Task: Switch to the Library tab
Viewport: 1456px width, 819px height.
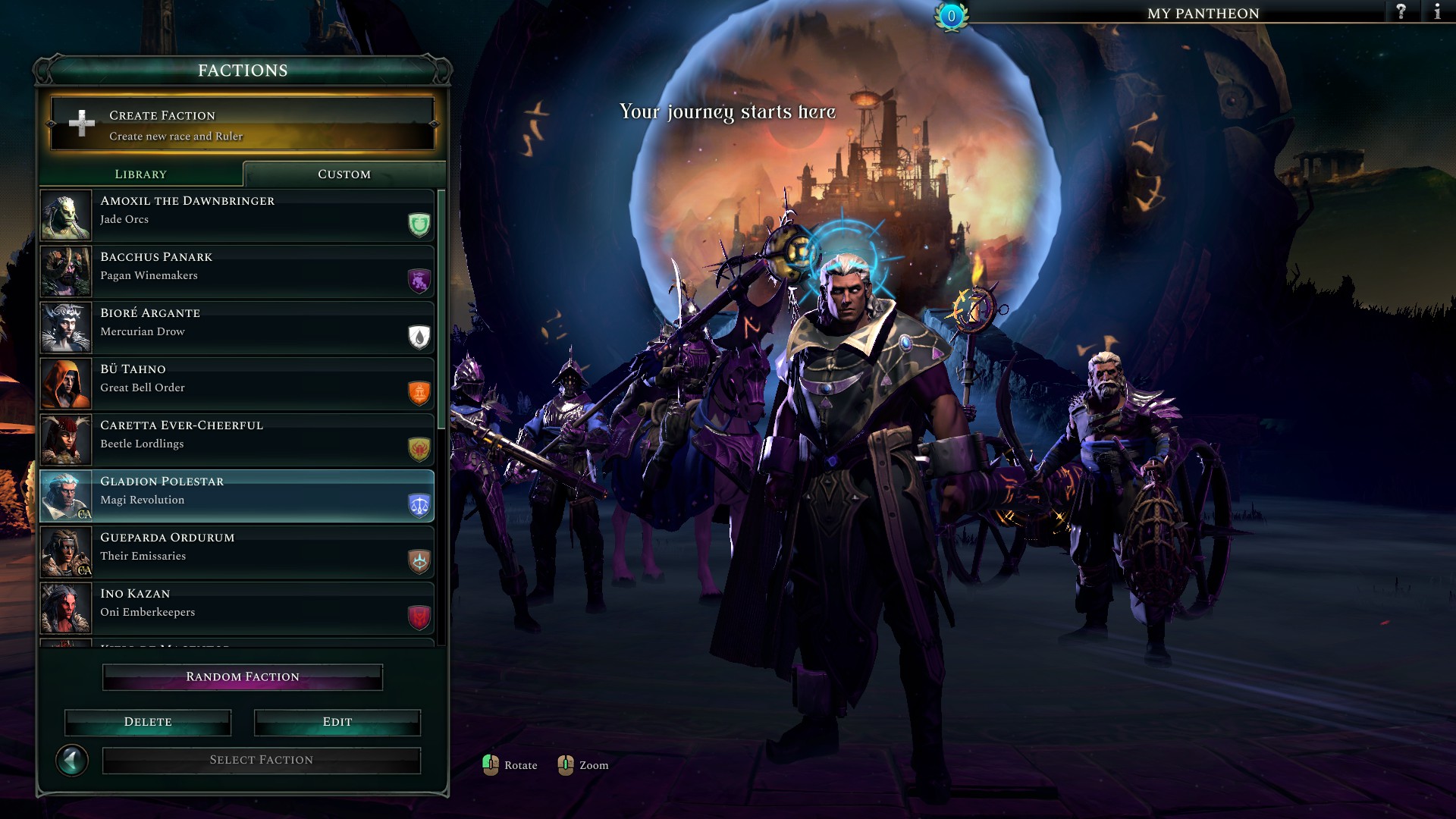Action: click(140, 174)
